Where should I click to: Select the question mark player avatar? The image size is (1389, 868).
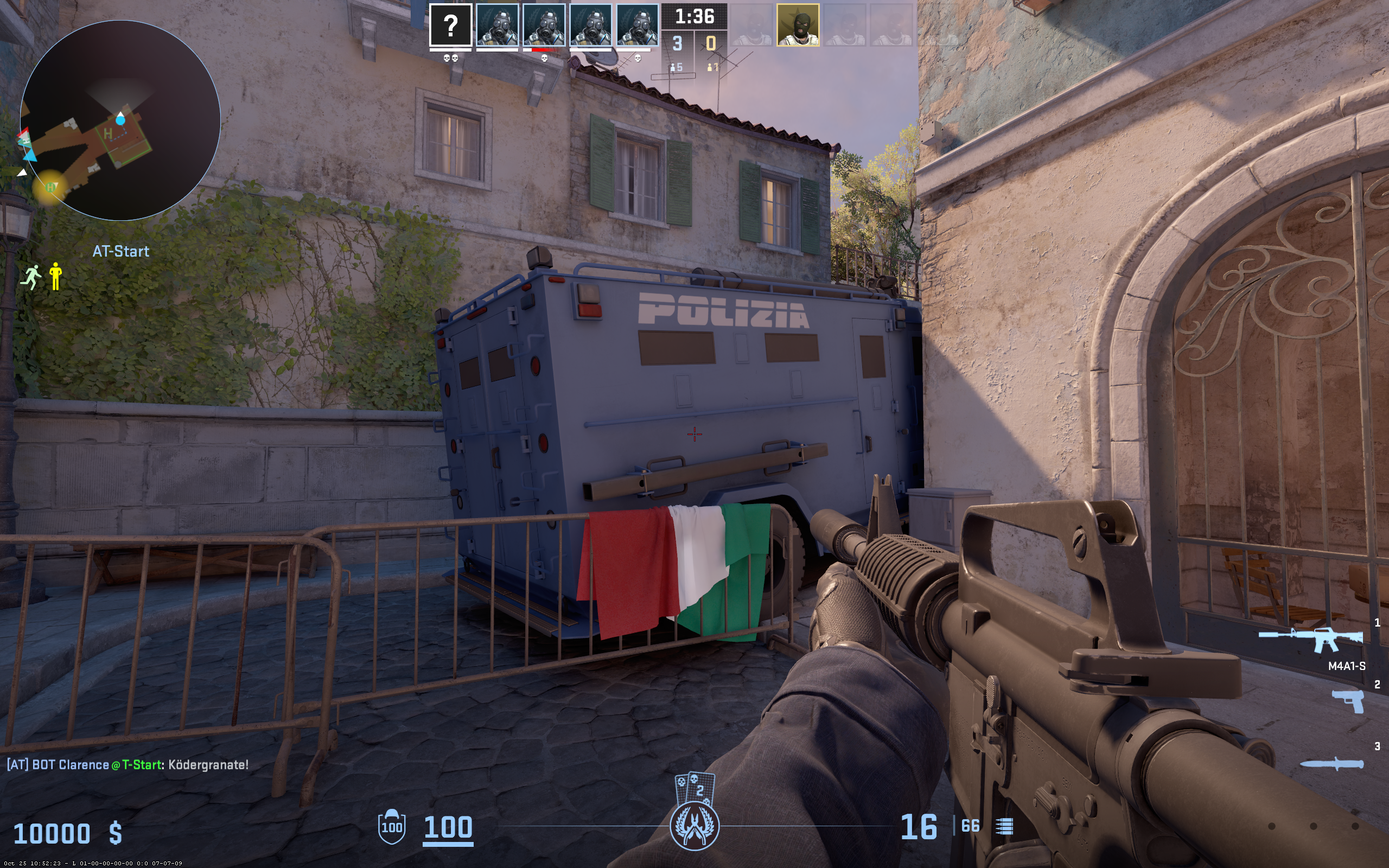coord(450,25)
